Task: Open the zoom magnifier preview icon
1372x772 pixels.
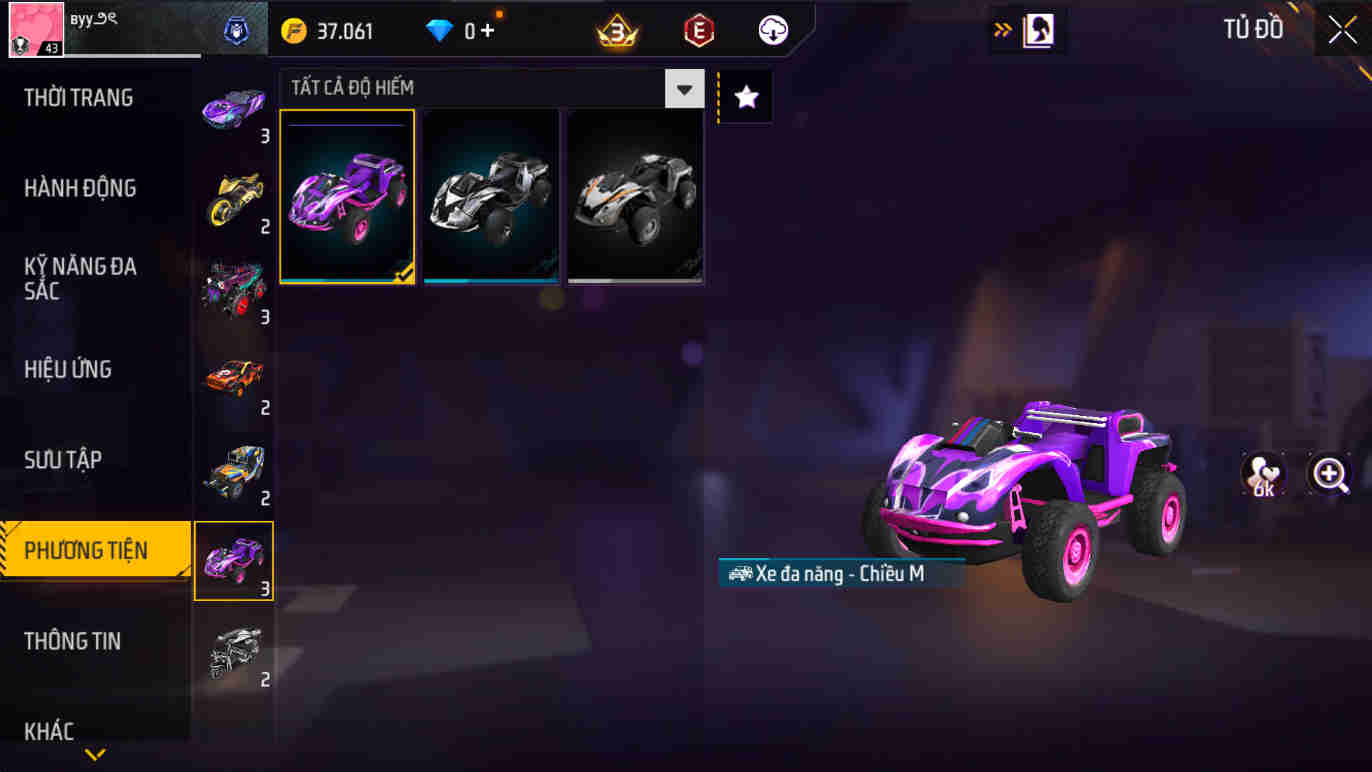Action: tap(1329, 475)
